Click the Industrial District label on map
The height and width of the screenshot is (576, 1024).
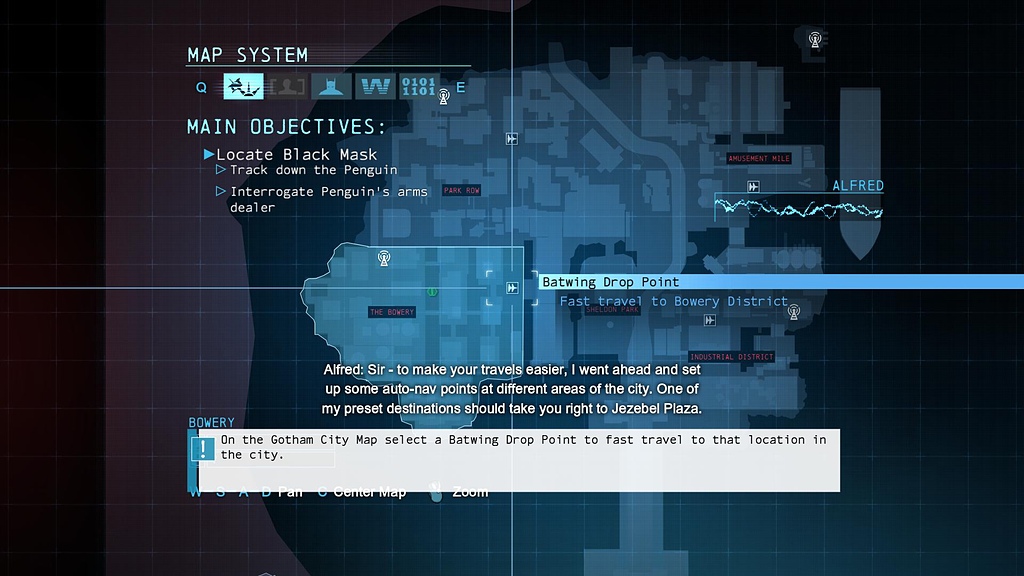(x=732, y=357)
